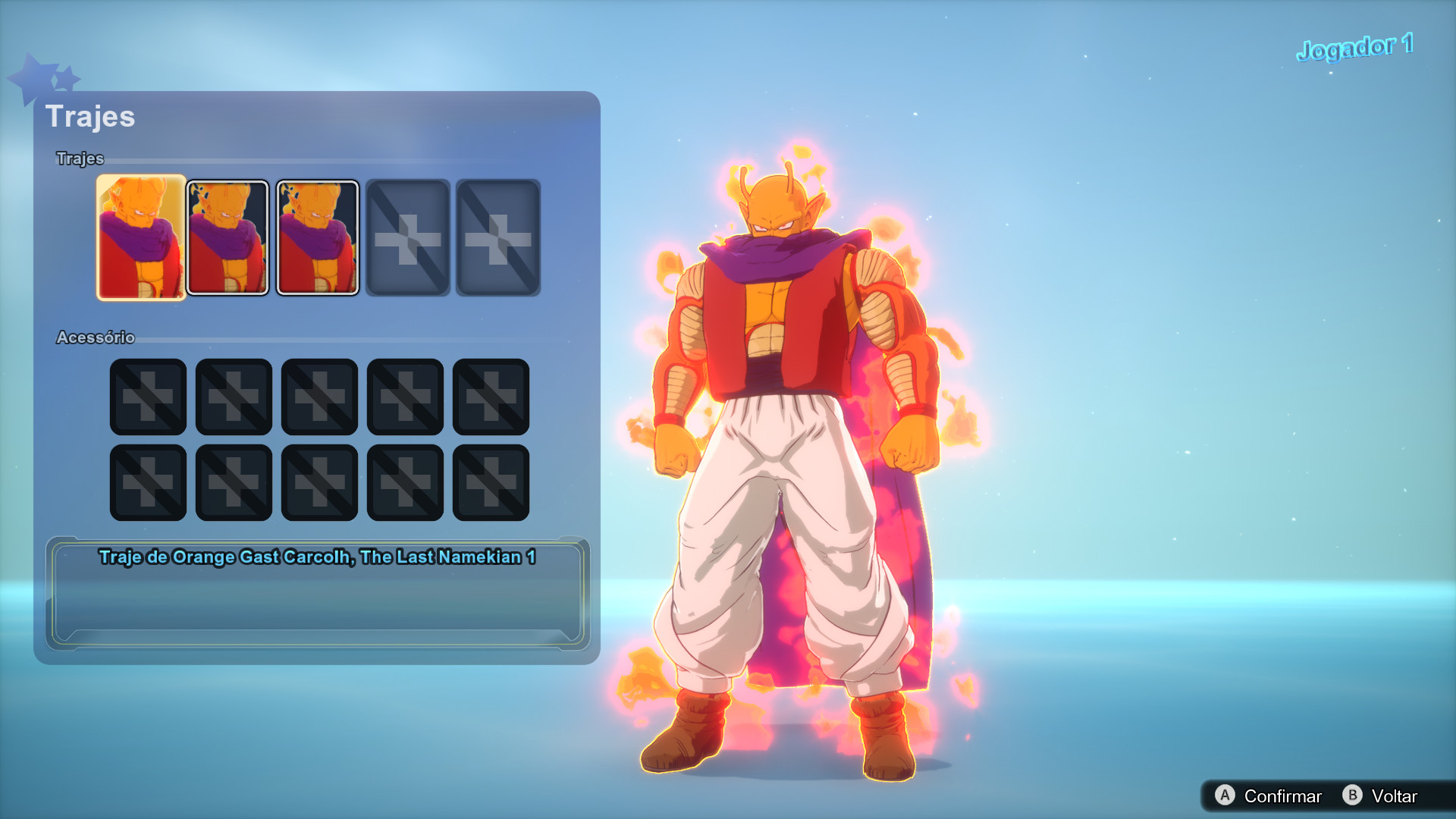Click the fifth empty costume slot
This screenshot has height=819, width=1456.
(497, 237)
